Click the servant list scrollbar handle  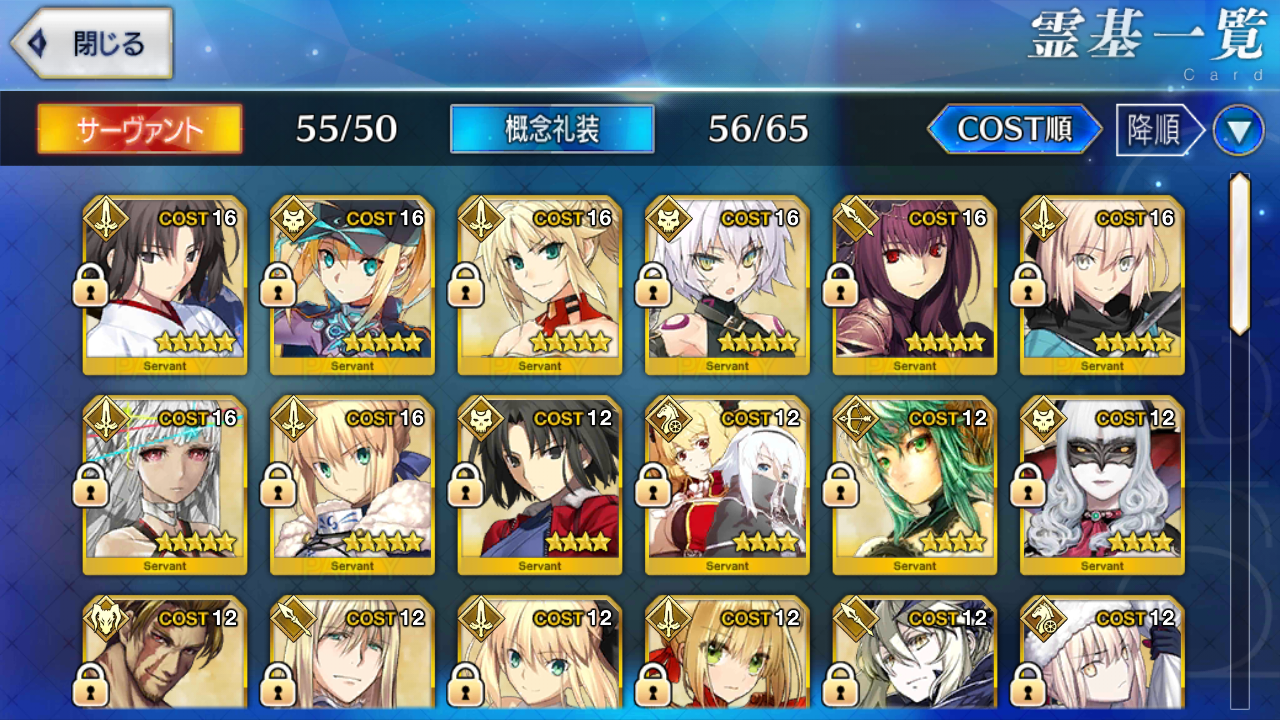1240,255
